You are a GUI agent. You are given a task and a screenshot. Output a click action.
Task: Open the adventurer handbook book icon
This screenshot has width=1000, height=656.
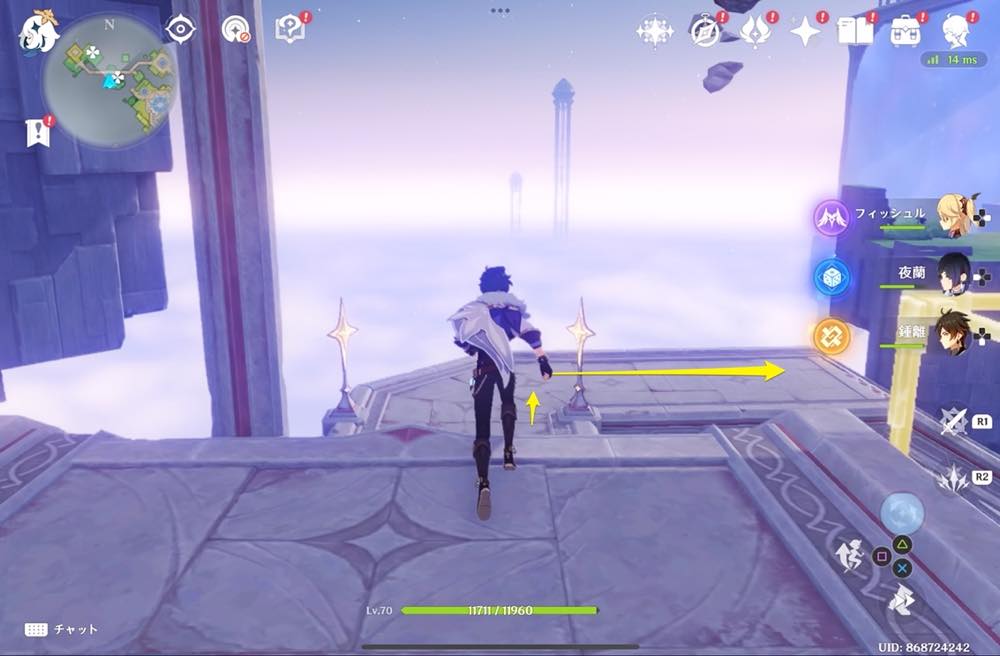(x=855, y=32)
